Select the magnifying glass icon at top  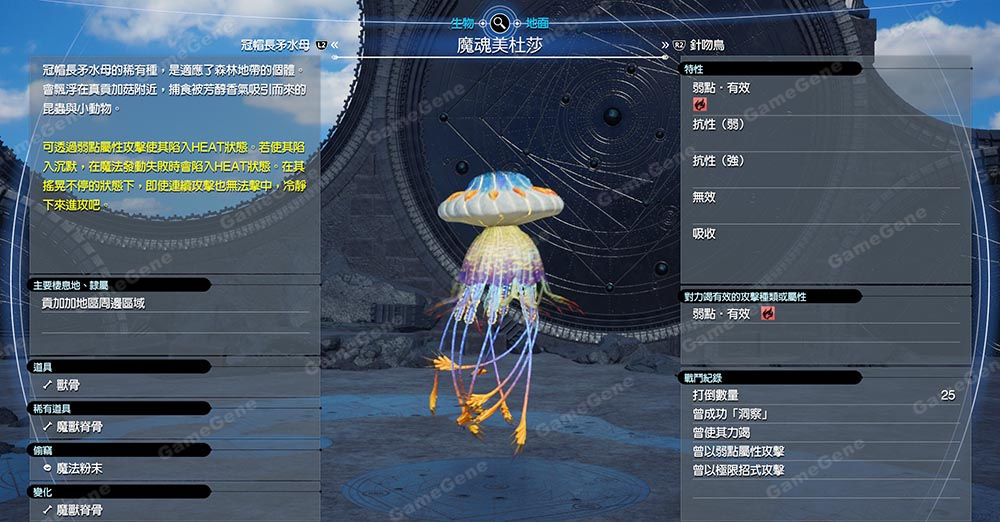tap(499, 20)
